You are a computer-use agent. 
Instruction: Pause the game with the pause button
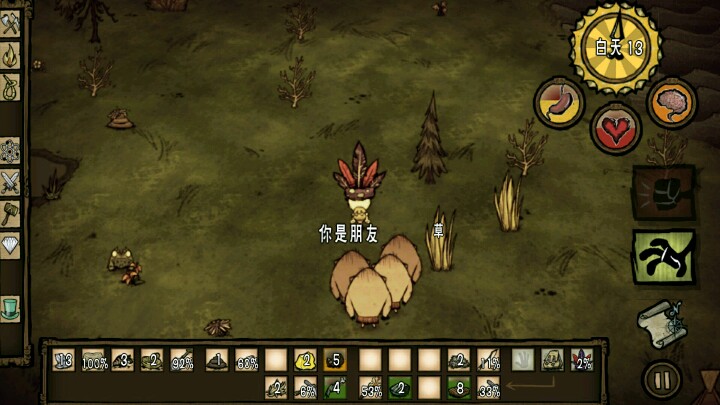[662, 379]
